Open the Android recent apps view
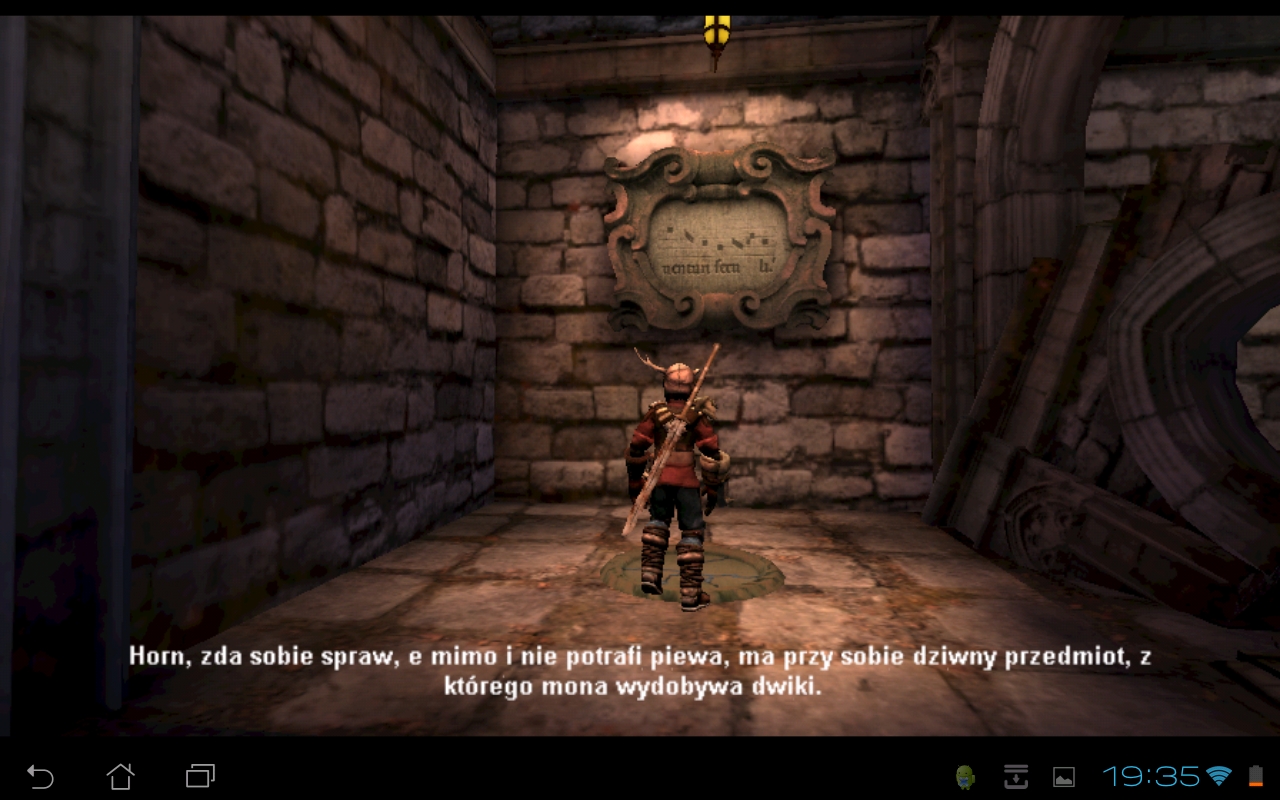 (x=200, y=776)
